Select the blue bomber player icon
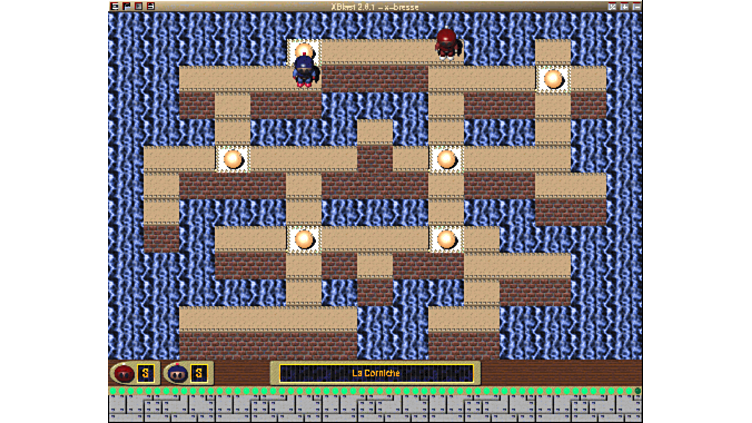This screenshot has height=423, width=752. pyautogui.click(x=177, y=373)
